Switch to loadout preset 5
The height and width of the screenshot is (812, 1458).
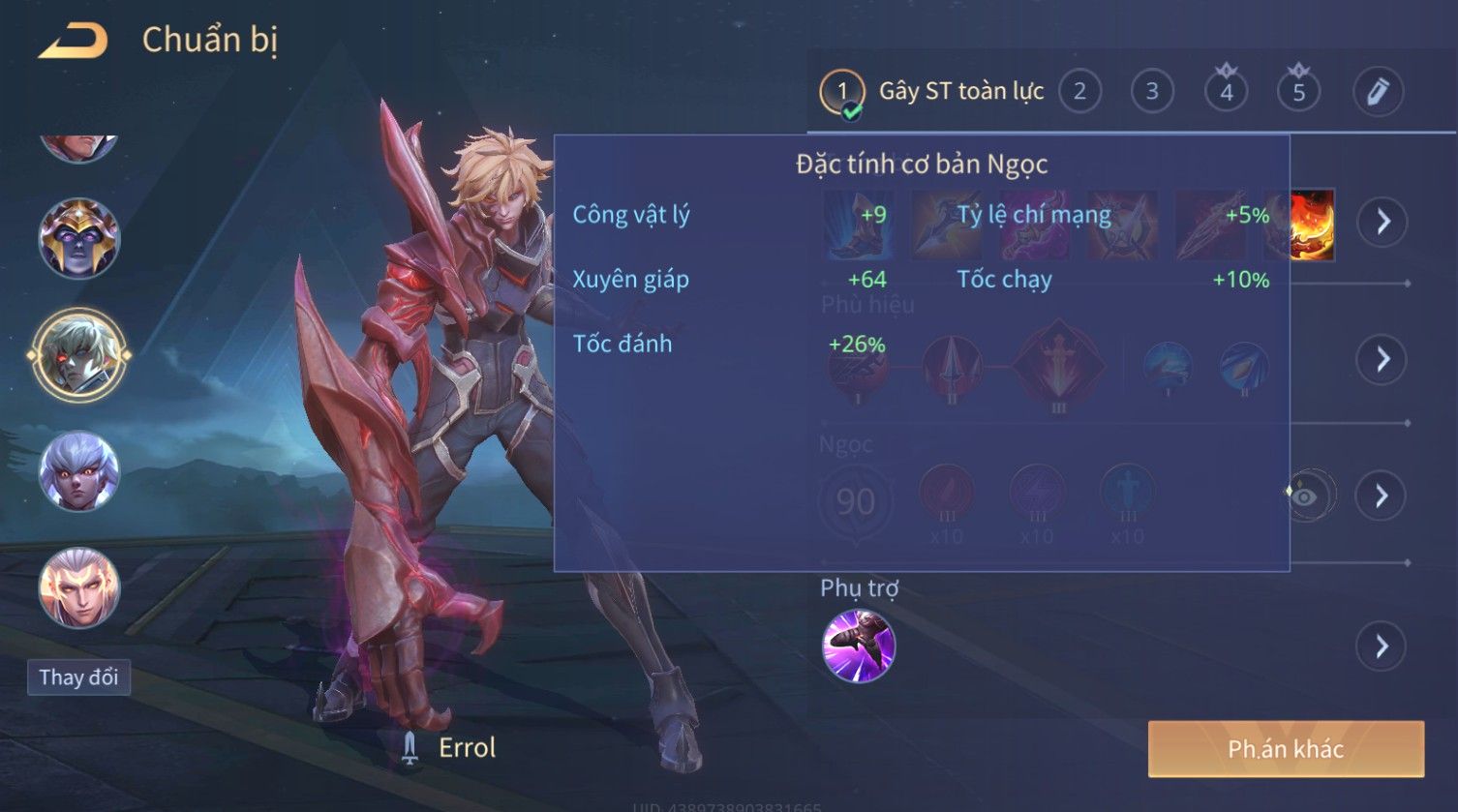(1298, 93)
